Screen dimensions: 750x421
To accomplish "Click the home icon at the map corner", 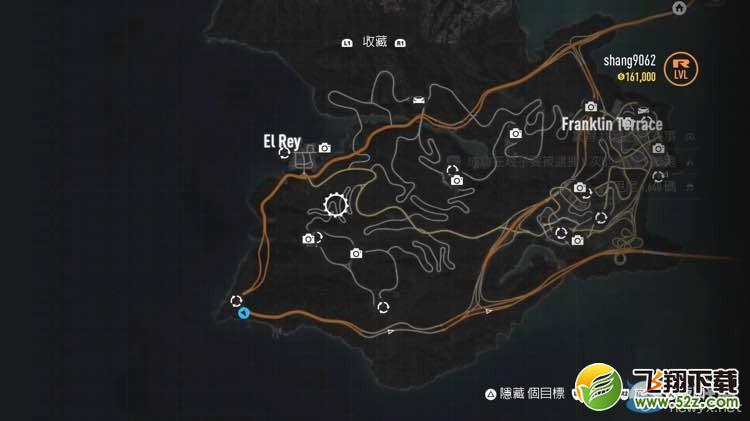I will [x=680, y=8].
